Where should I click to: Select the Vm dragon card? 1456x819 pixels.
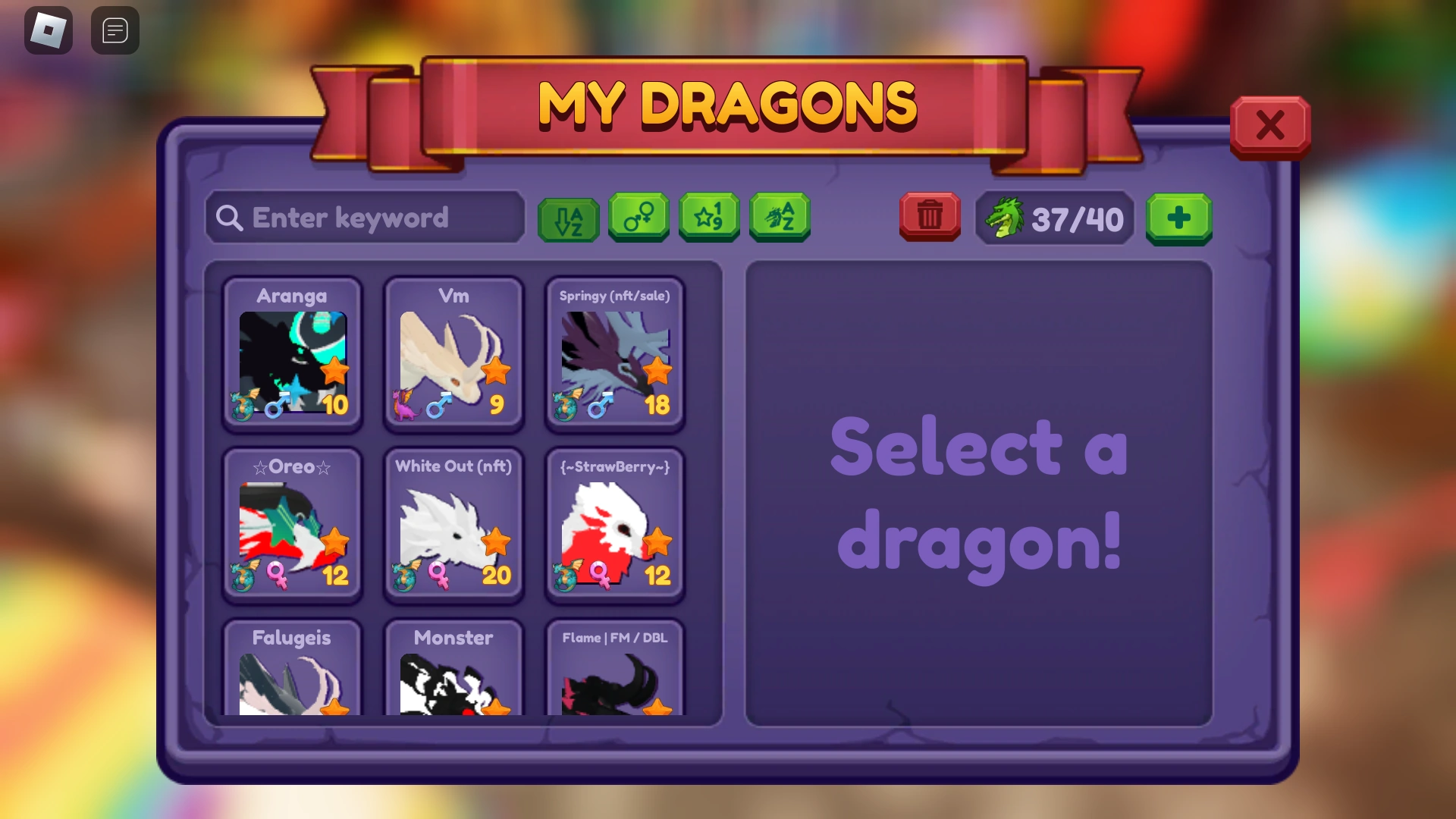tap(453, 356)
